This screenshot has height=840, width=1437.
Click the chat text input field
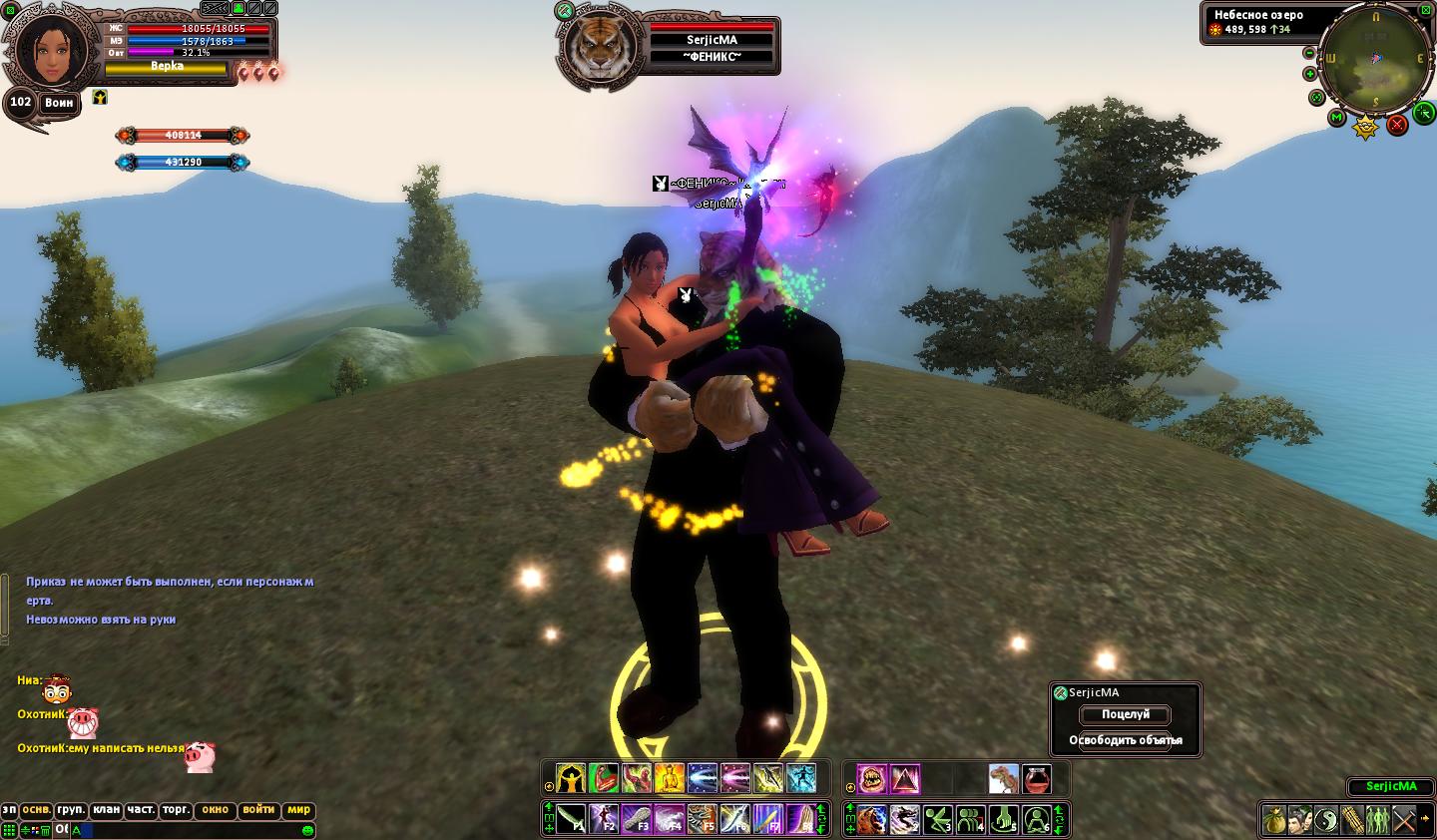[x=190, y=830]
